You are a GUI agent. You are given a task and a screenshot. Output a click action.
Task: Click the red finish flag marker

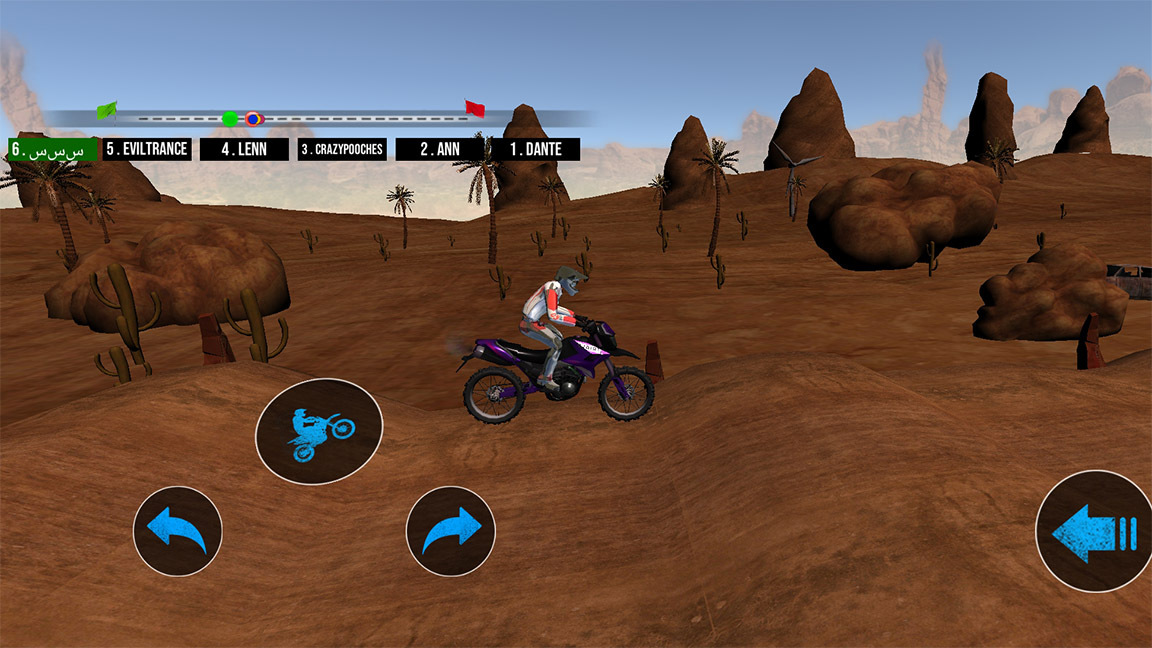tap(475, 108)
